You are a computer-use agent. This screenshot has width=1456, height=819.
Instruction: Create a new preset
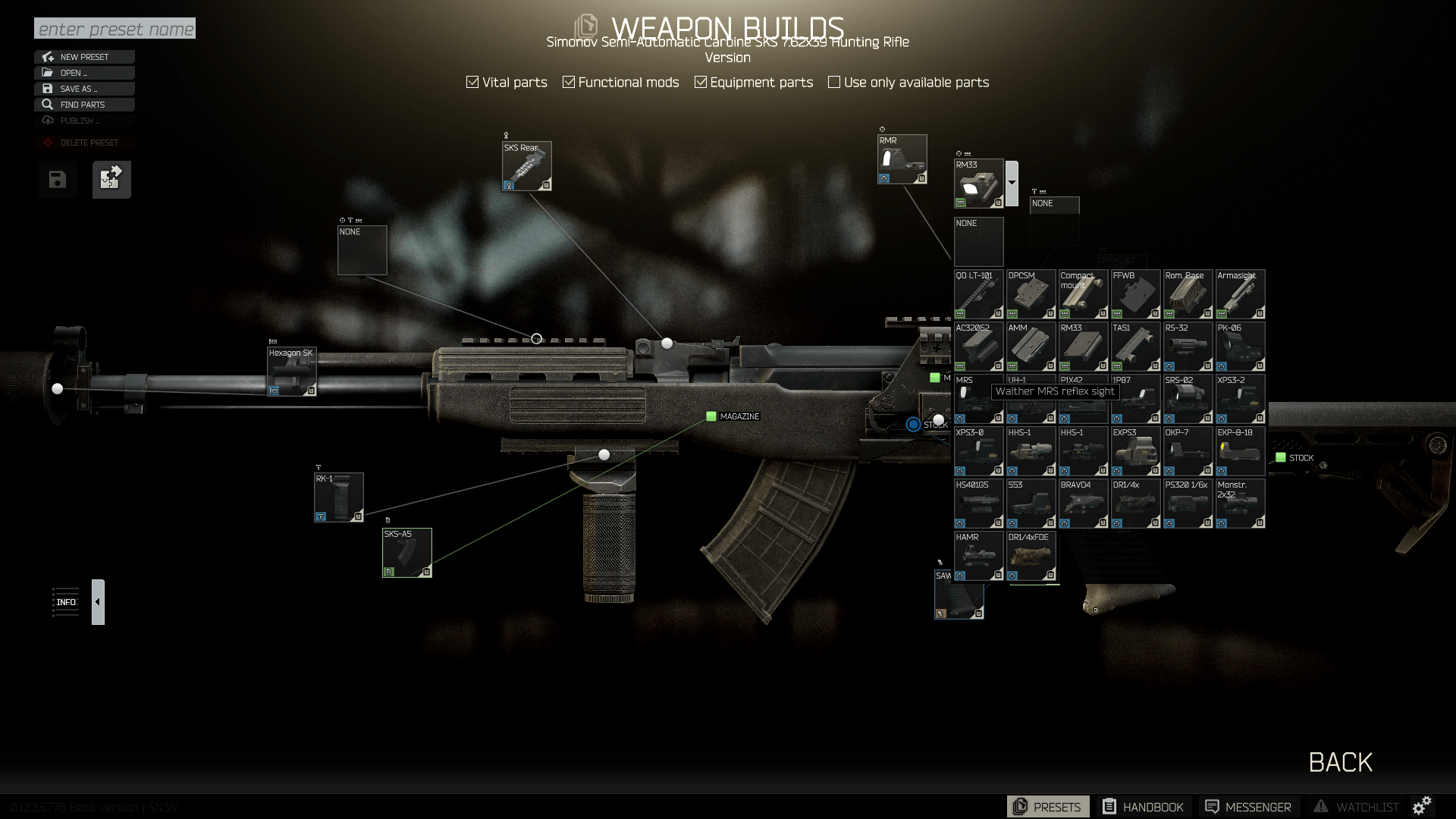[x=84, y=57]
